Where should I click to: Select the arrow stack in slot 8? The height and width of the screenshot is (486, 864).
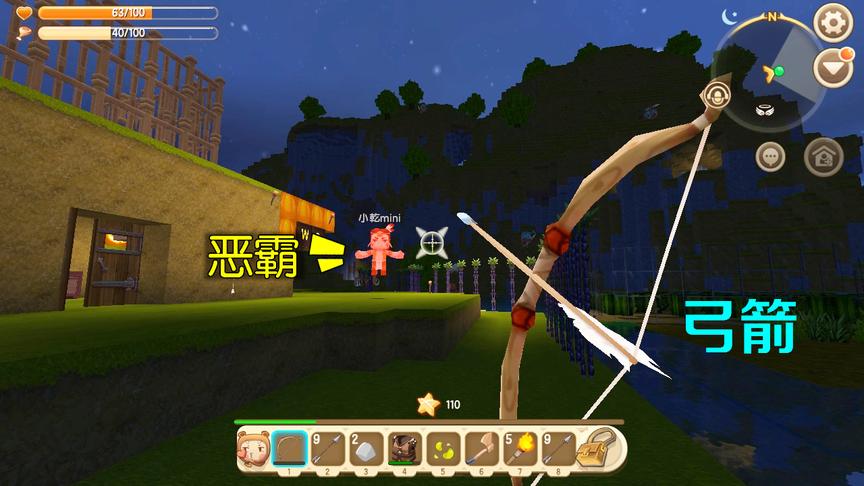pyautogui.click(x=561, y=449)
